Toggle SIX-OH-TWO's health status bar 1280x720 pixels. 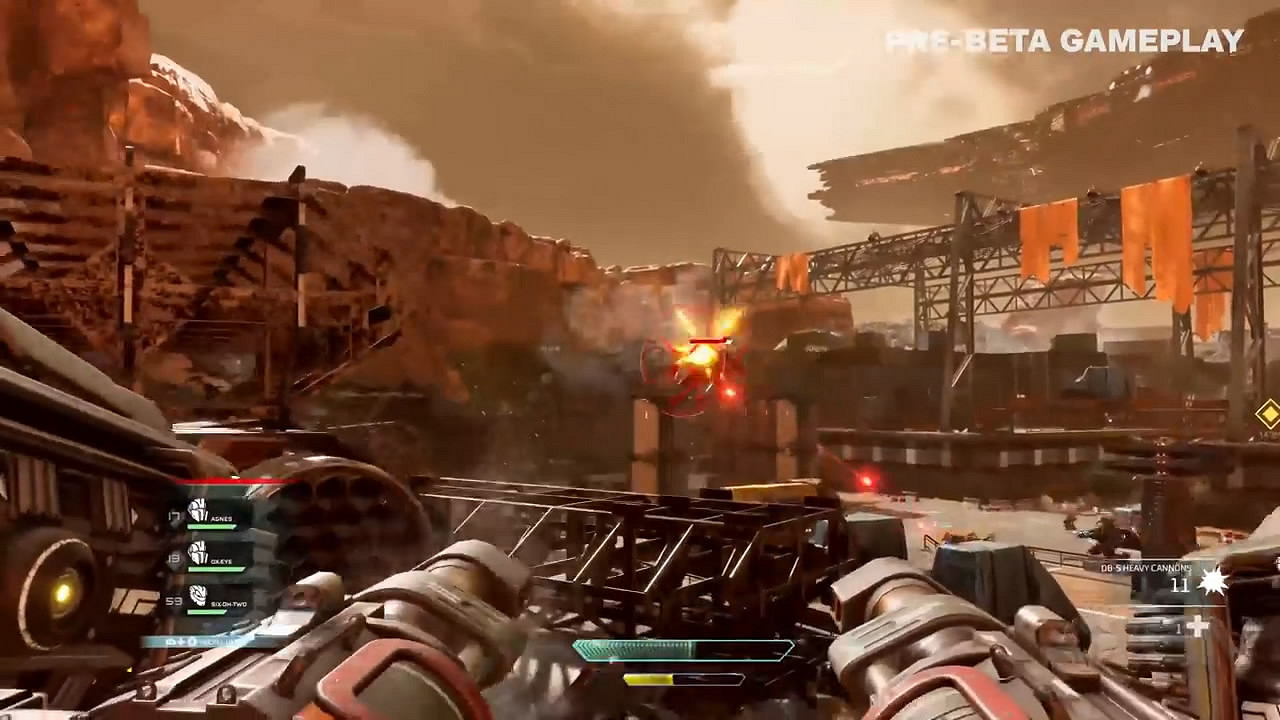[205, 612]
